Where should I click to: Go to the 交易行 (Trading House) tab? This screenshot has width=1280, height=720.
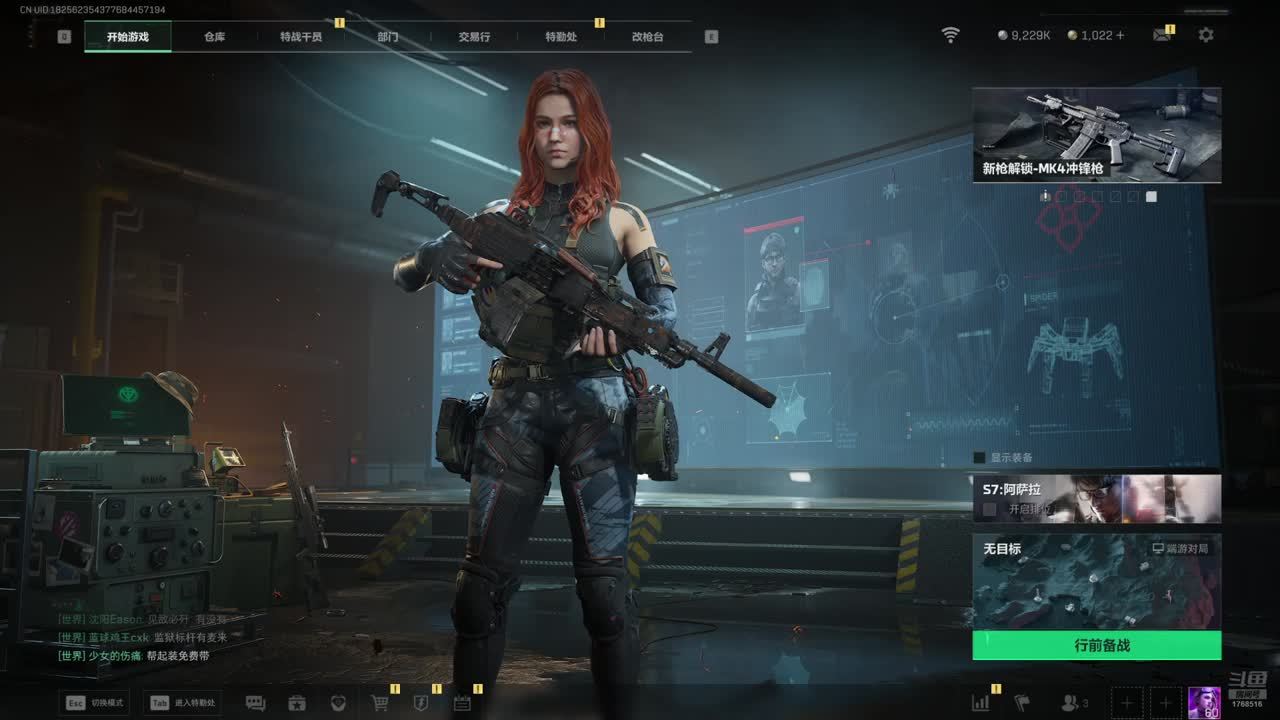pos(474,37)
